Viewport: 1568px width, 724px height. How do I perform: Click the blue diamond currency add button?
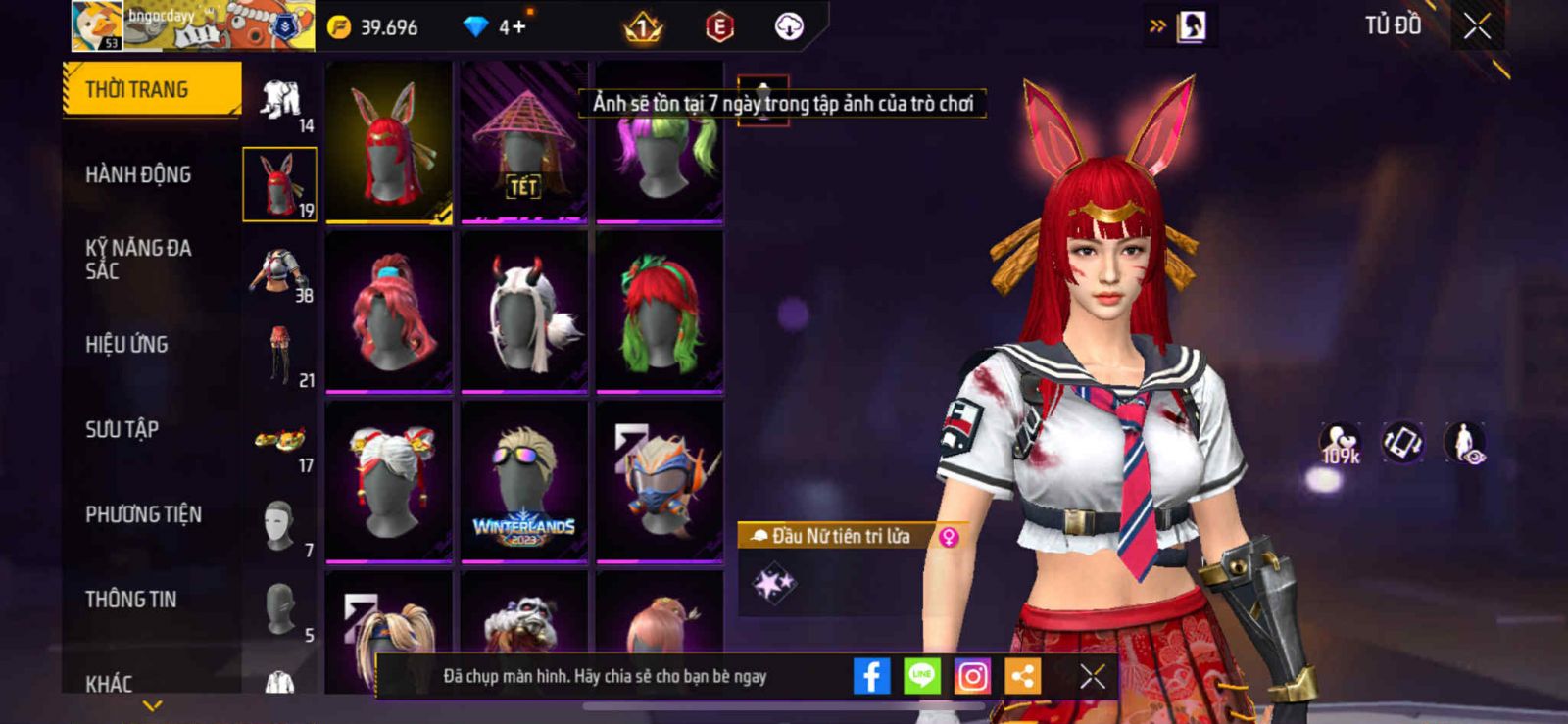point(513,26)
